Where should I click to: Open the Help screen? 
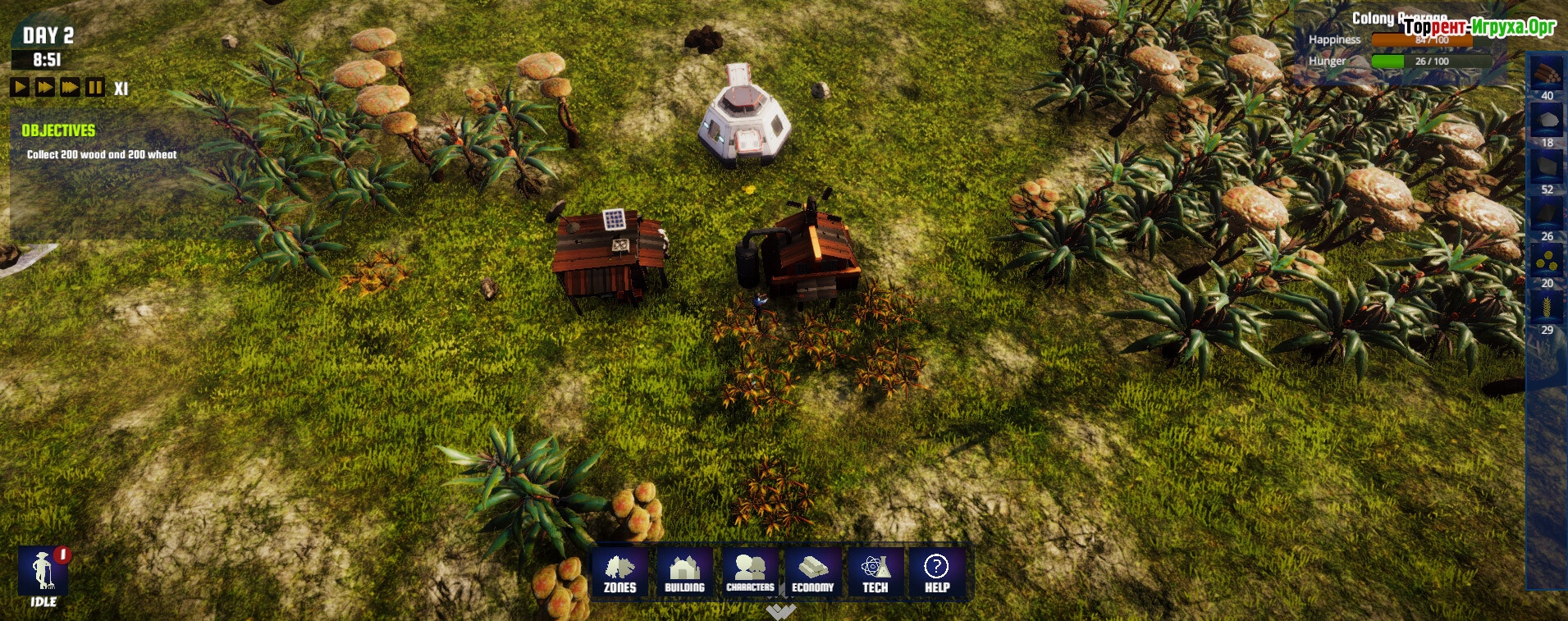(937, 573)
